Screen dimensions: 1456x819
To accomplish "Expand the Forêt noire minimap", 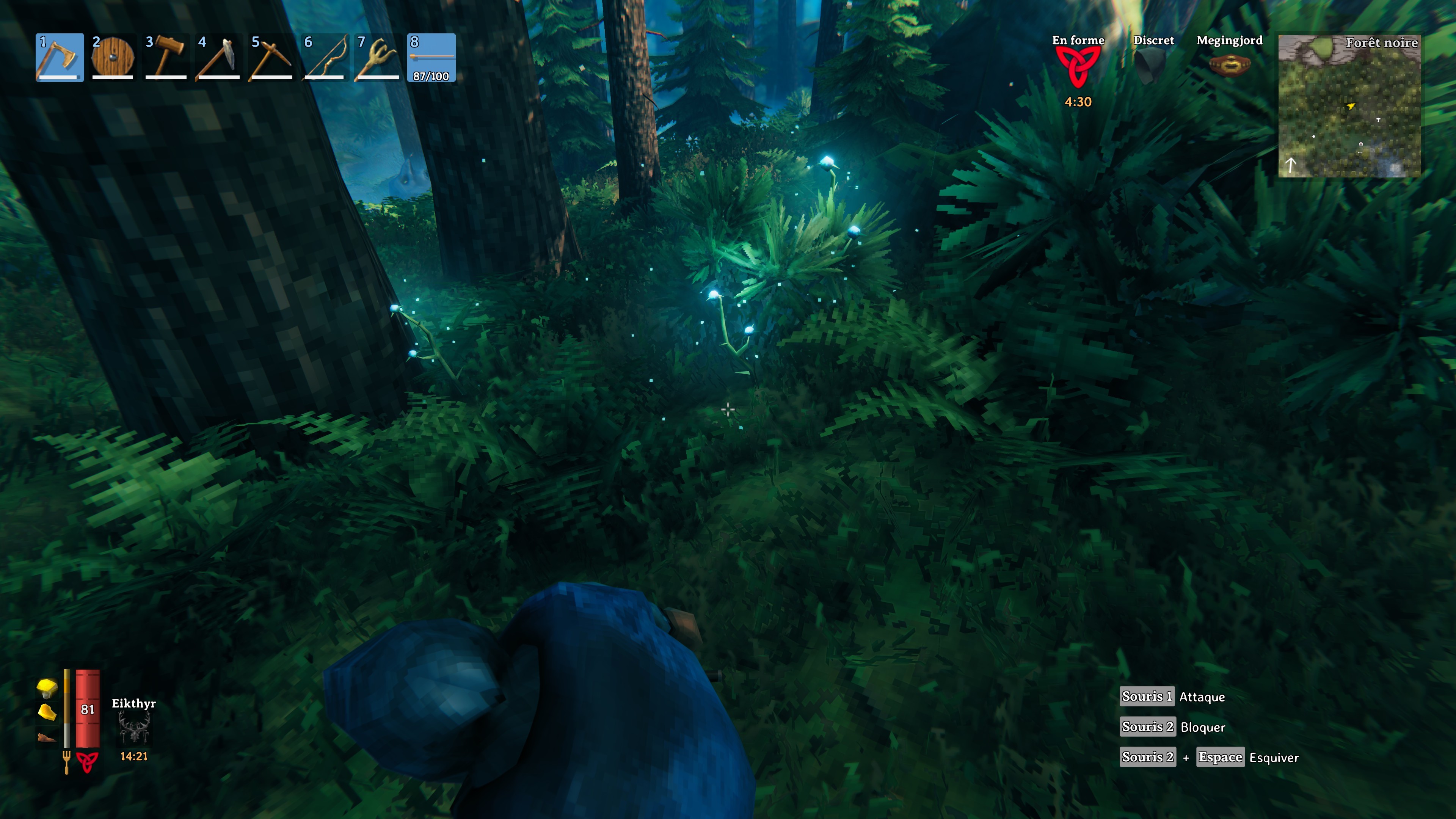I will pyautogui.click(x=1350, y=106).
